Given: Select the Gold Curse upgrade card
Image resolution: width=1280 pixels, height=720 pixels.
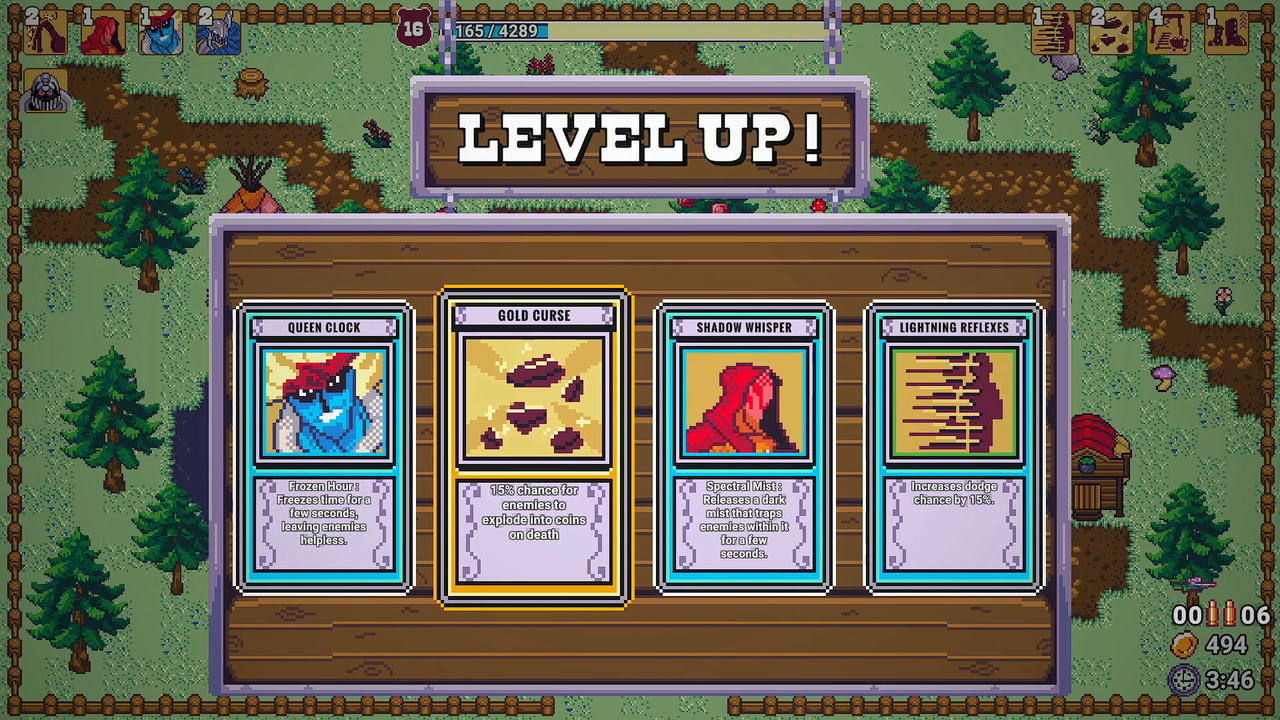Looking at the screenshot, I should click(534, 447).
